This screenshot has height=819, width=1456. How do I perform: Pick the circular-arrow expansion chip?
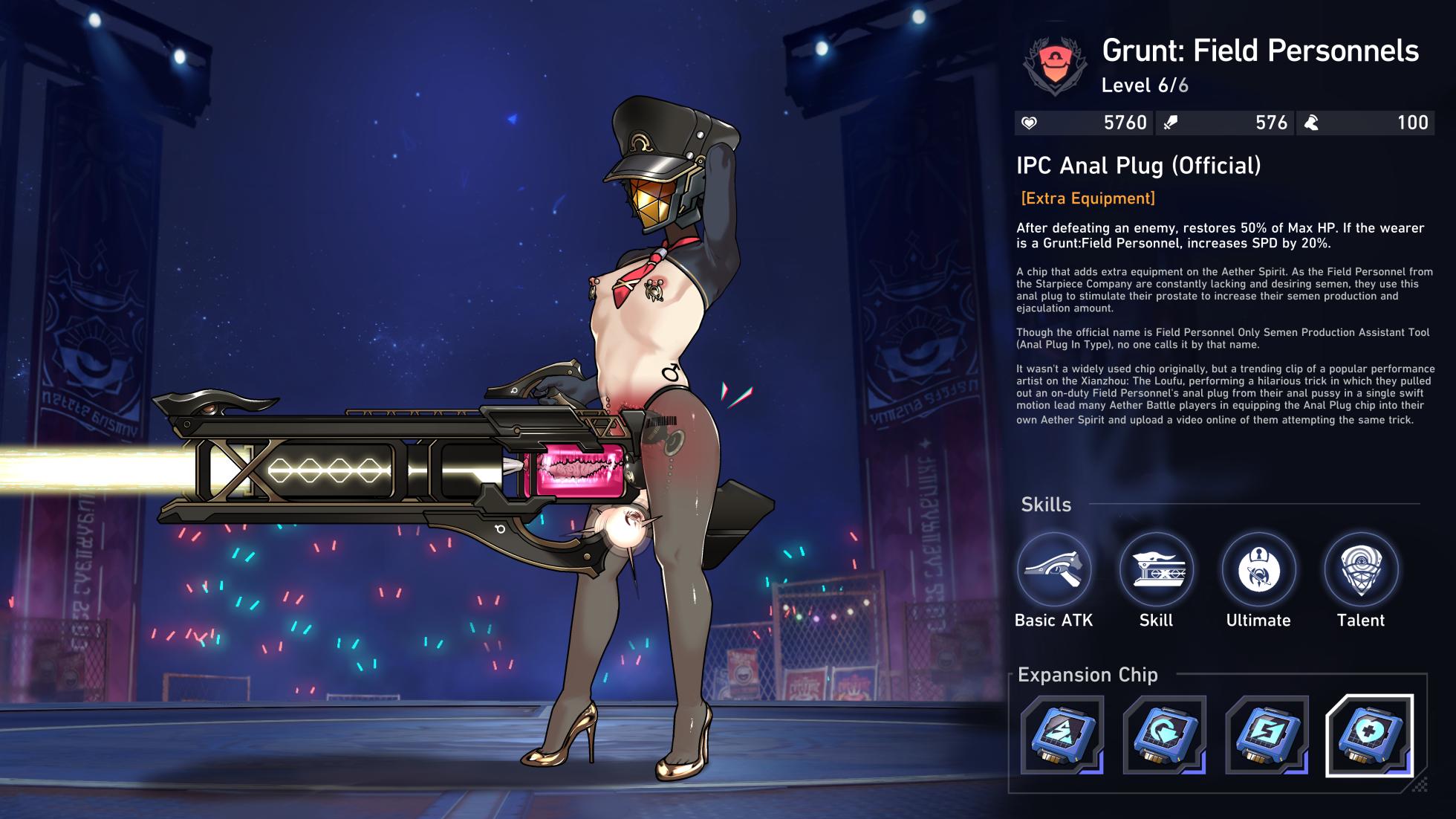point(1164,735)
